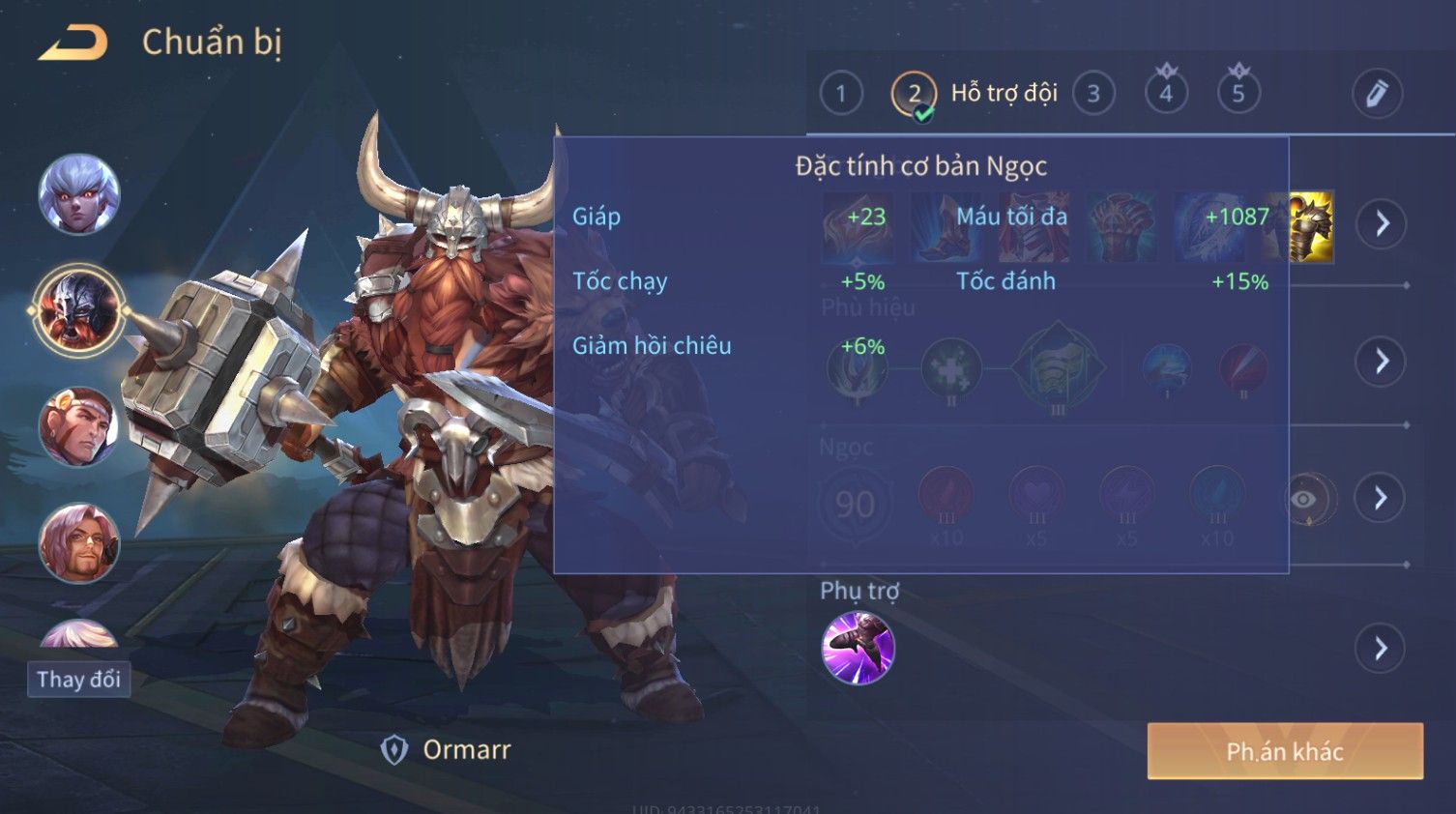Image resolution: width=1456 pixels, height=814 pixels.
Task: Click the orange Ph.án khác button
Action: pos(1284,751)
